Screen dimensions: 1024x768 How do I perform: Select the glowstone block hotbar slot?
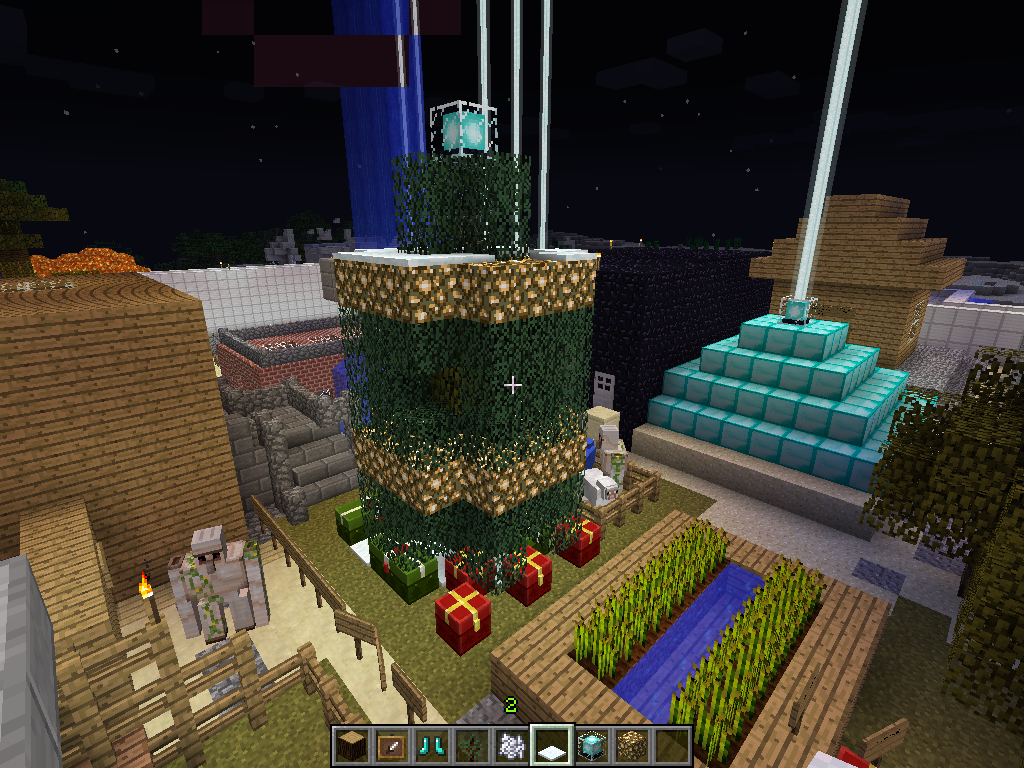point(632,745)
